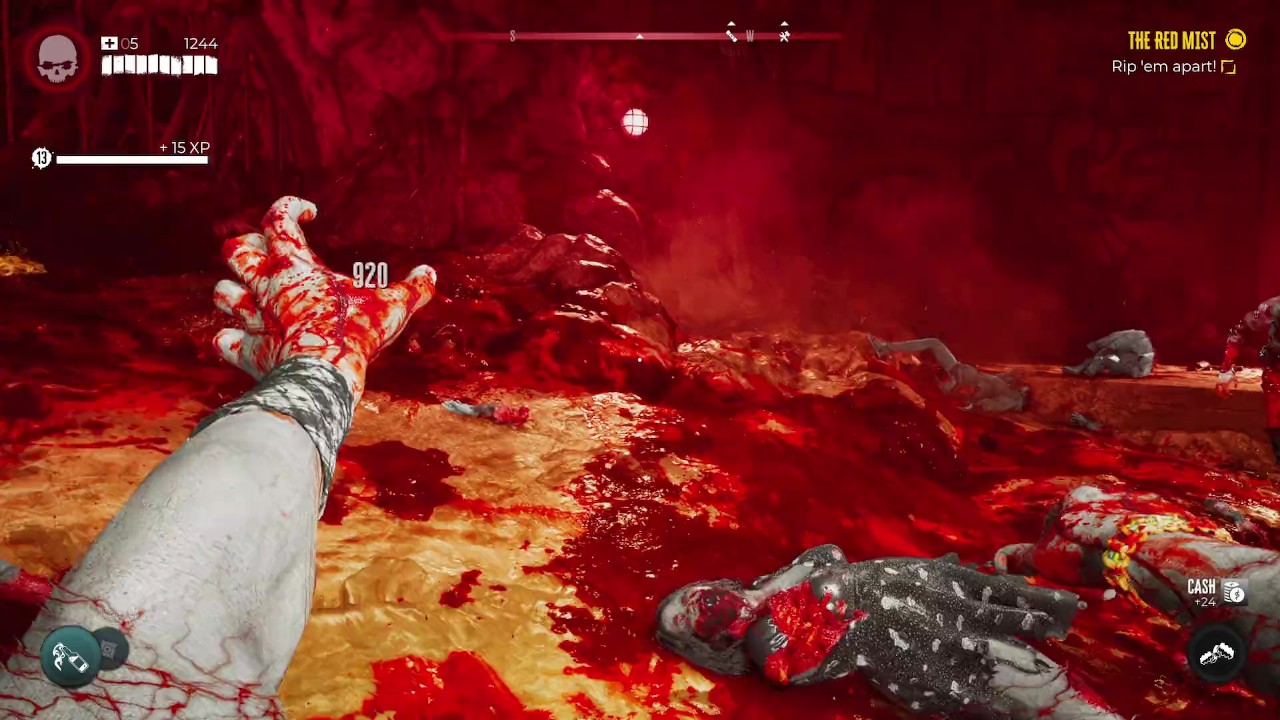1280x720 pixels.
Task: Click the yellow quest coin beside THE RED MIST
Action: click(x=1235, y=40)
